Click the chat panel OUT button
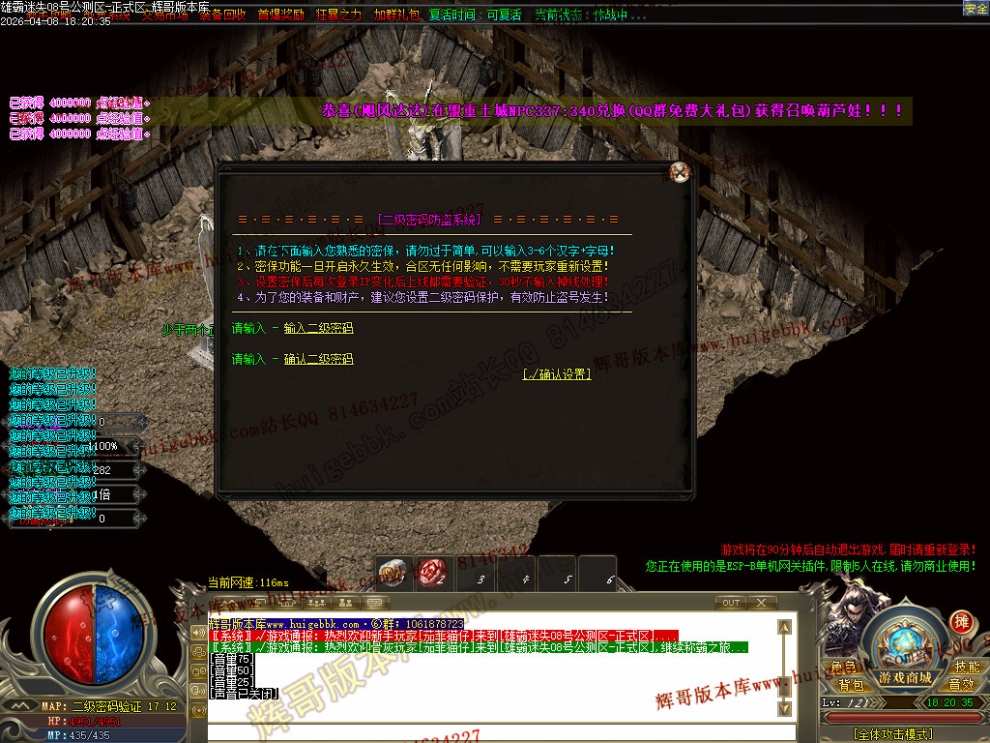Screen dimensions: 990x743 pos(731,603)
